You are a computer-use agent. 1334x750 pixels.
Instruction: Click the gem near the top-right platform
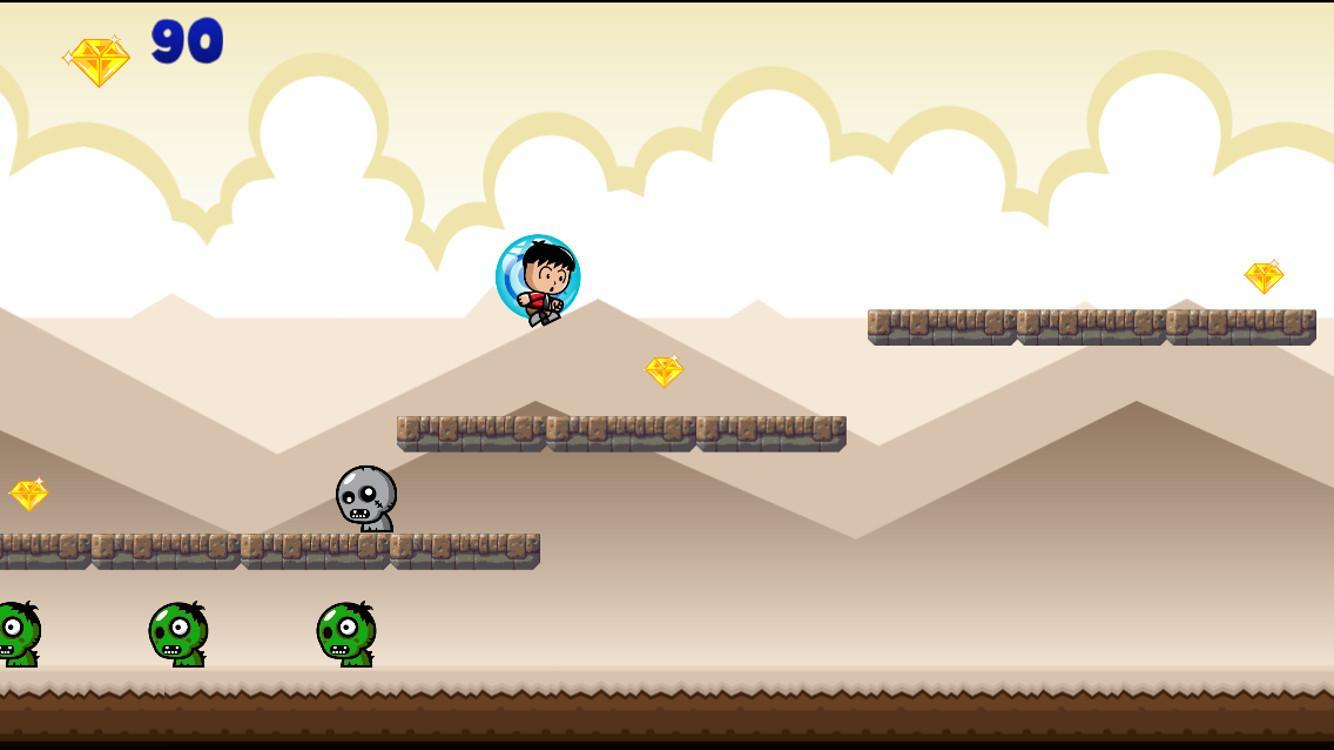[1266, 274]
